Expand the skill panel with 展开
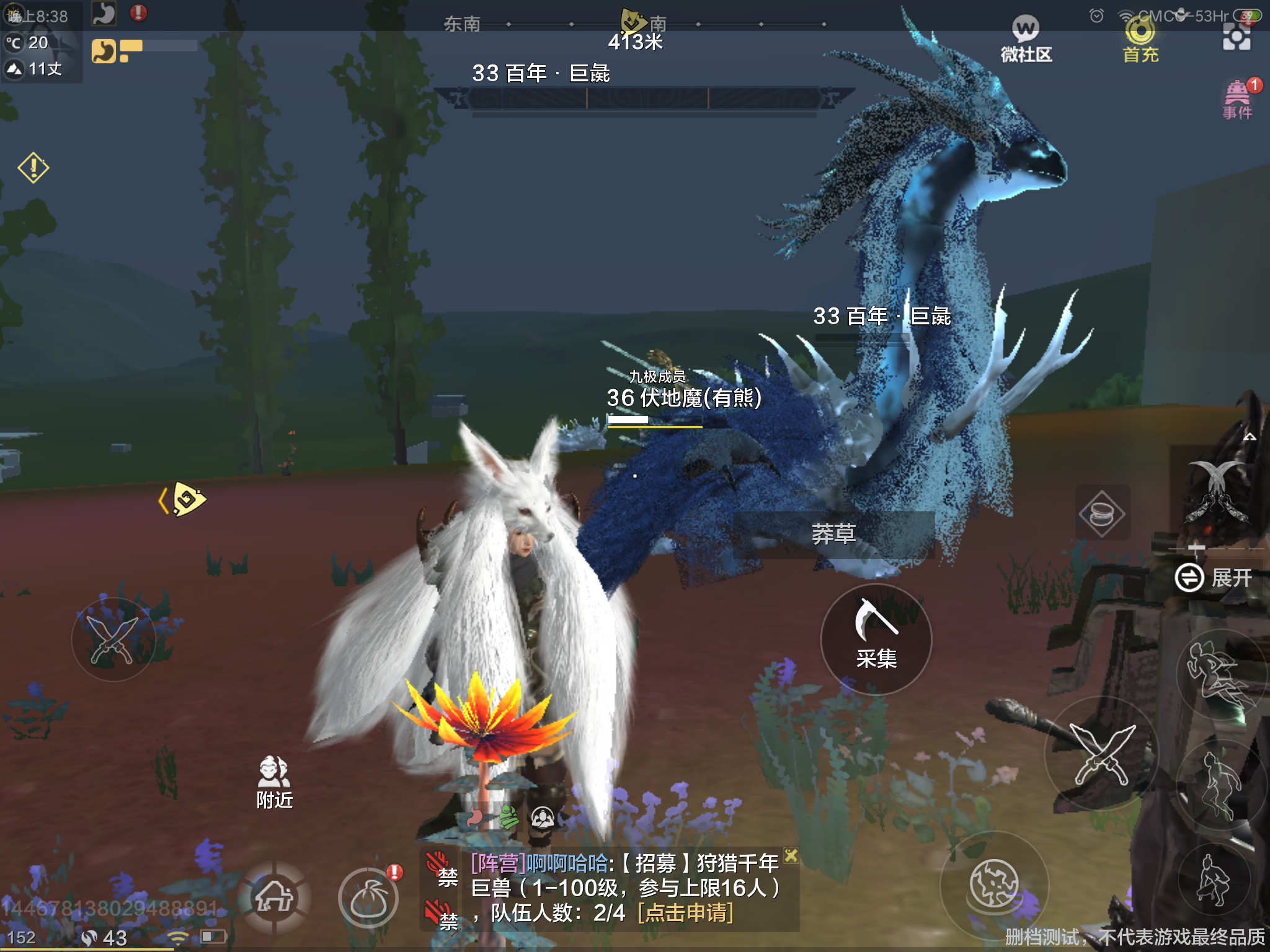The height and width of the screenshot is (952, 1270). tap(1214, 578)
